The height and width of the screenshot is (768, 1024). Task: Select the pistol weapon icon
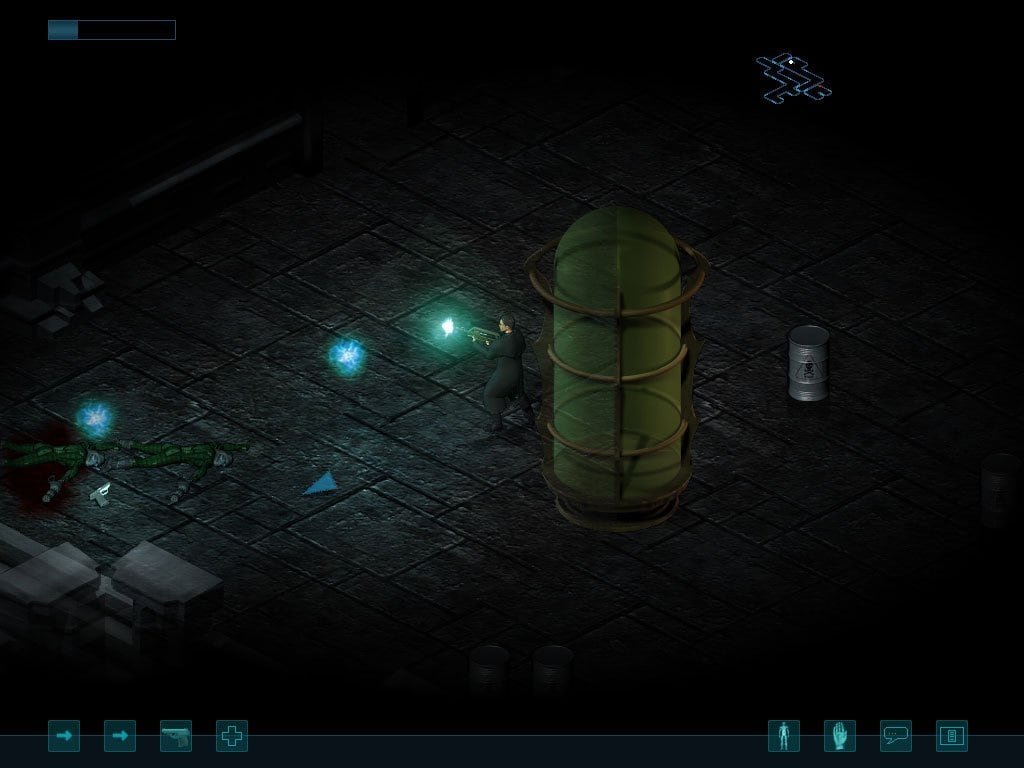coord(176,736)
